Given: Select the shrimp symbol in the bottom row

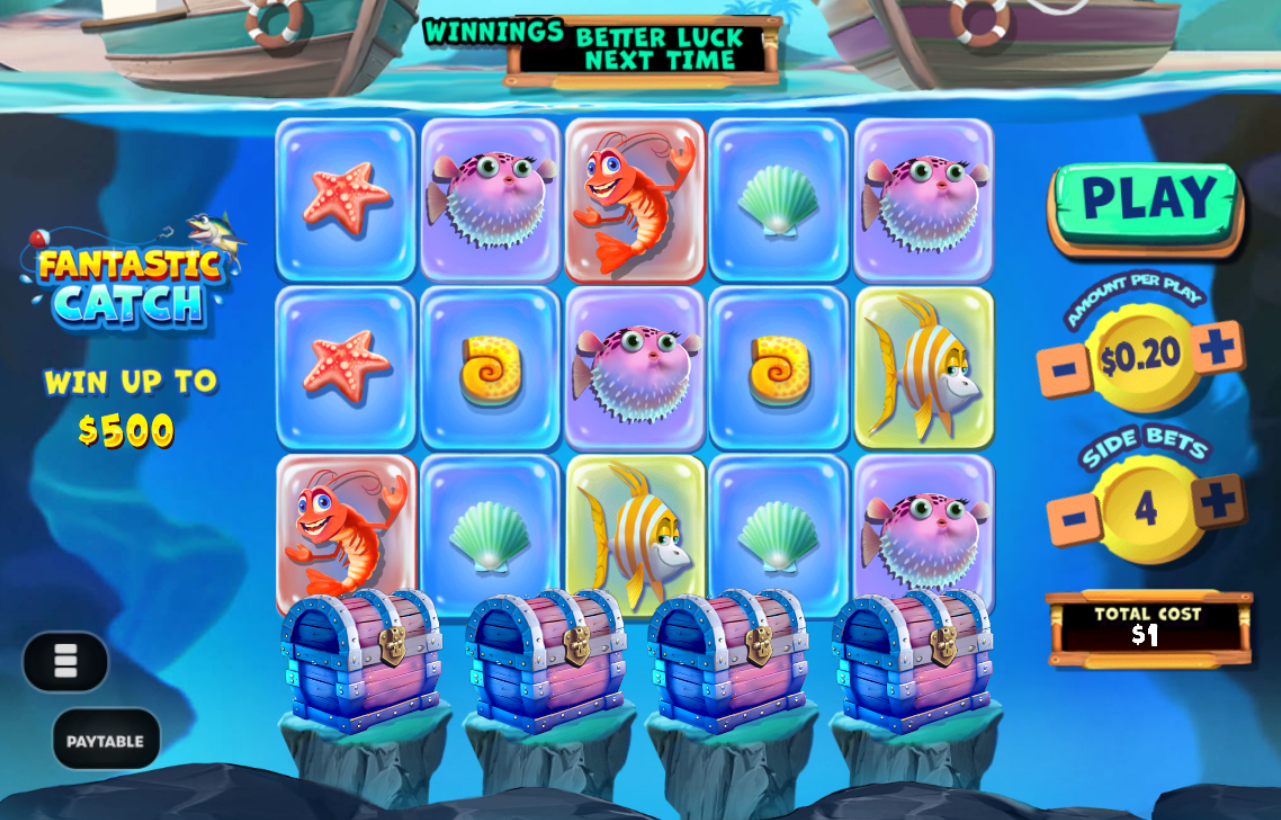Looking at the screenshot, I should tap(344, 532).
